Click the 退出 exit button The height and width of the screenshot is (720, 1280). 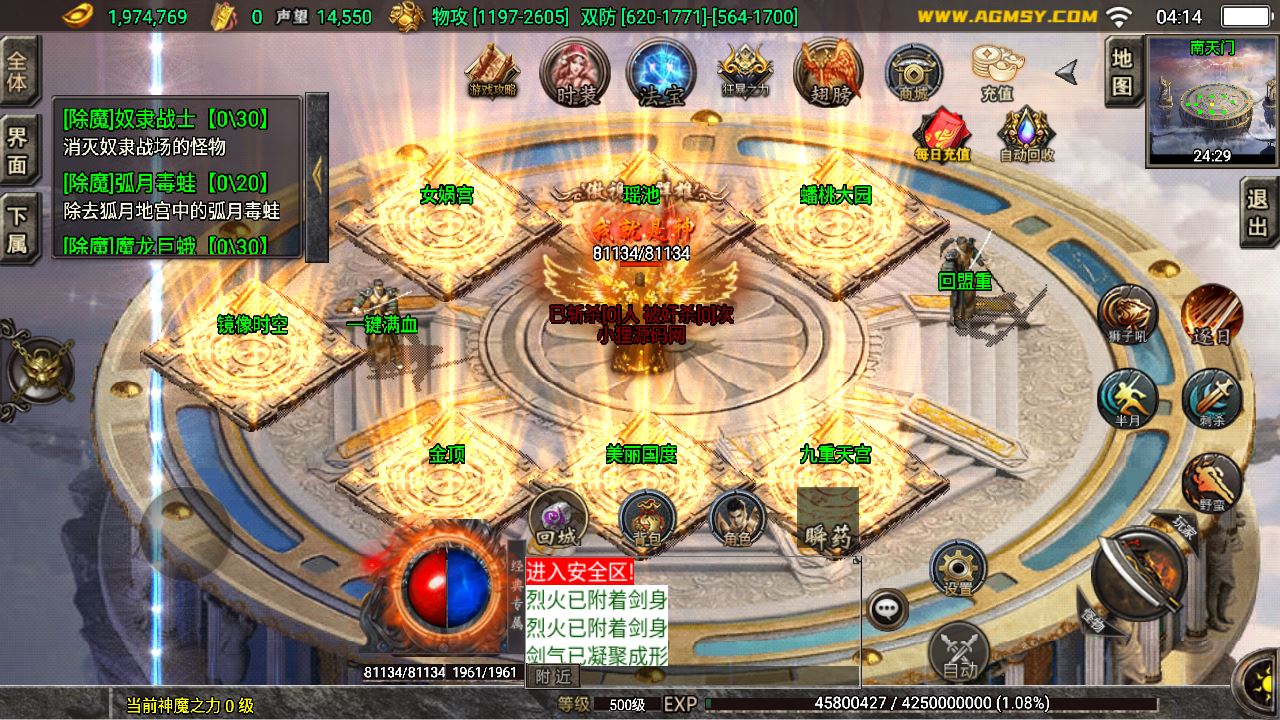pos(1258,212)
